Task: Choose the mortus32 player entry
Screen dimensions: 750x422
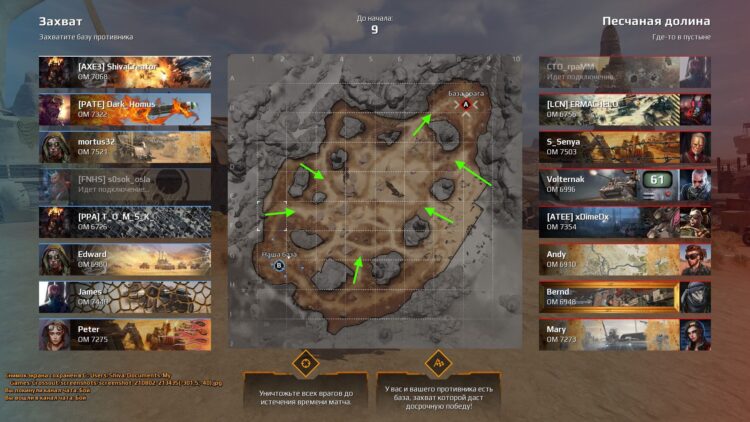Action: click(x=125, y=147)
